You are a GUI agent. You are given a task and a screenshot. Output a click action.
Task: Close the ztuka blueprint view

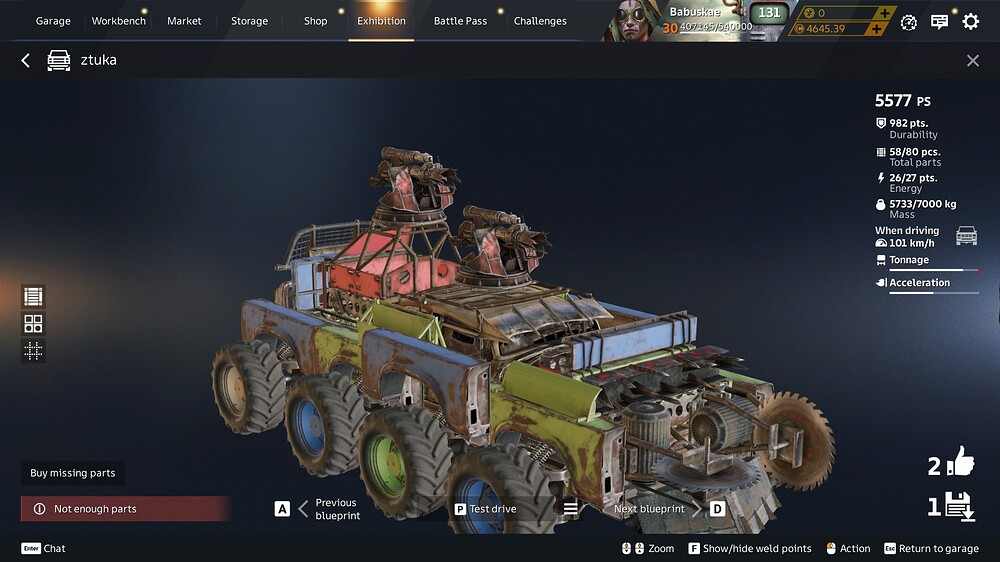click(972, 61)
